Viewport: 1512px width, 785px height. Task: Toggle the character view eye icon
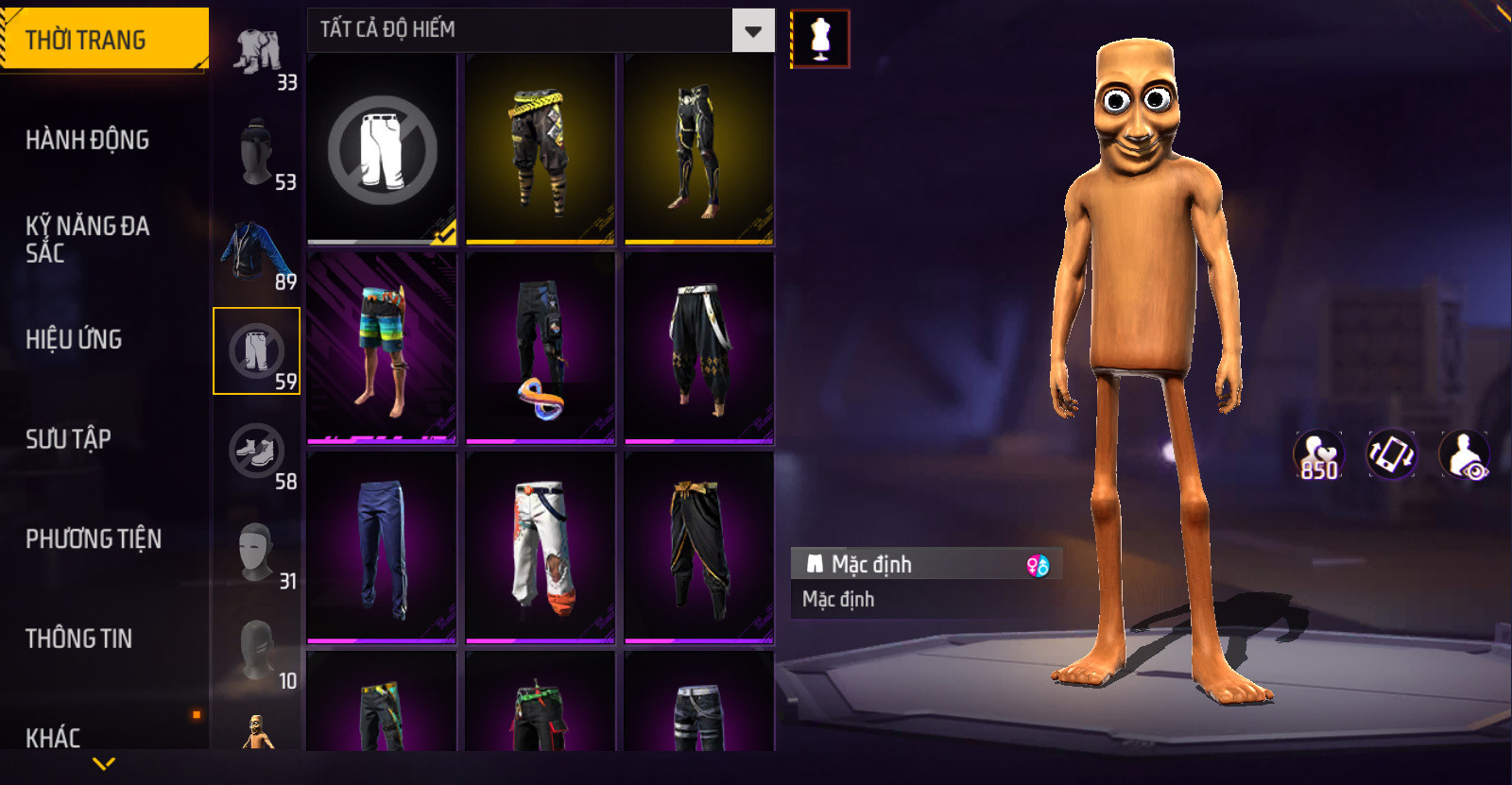[1464, 455]
